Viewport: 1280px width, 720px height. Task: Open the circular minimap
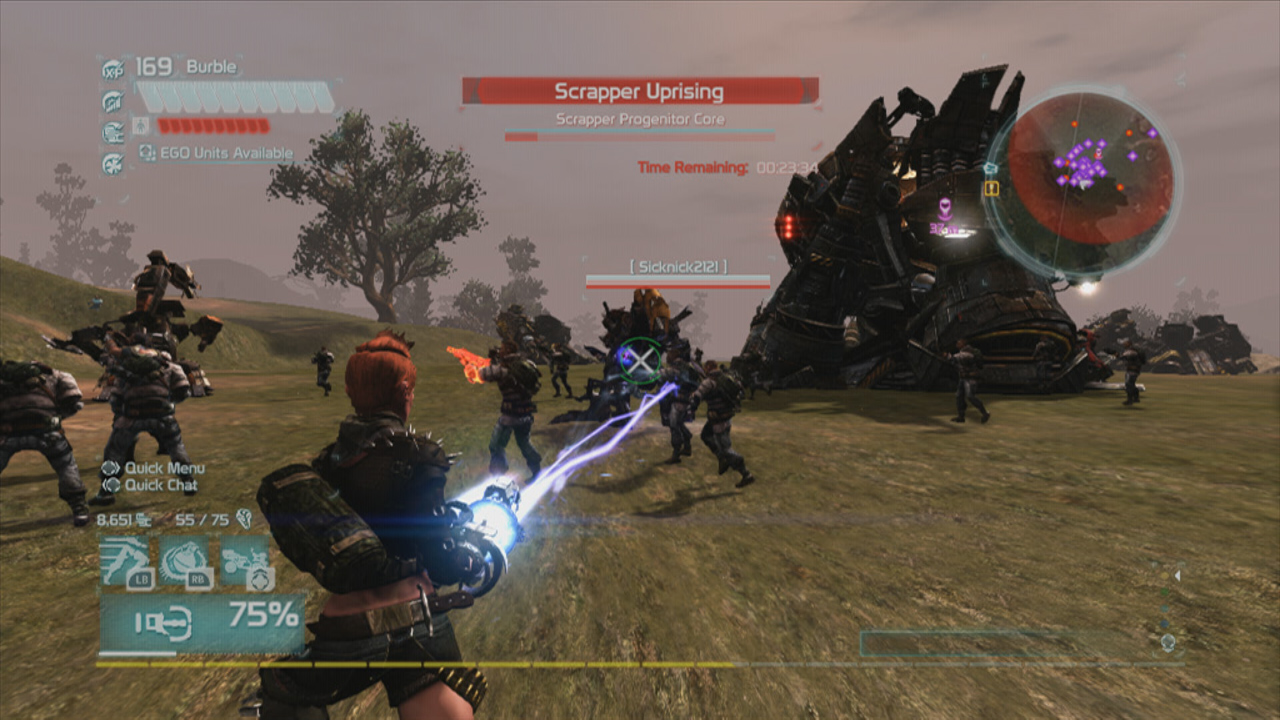[1084, 183]
